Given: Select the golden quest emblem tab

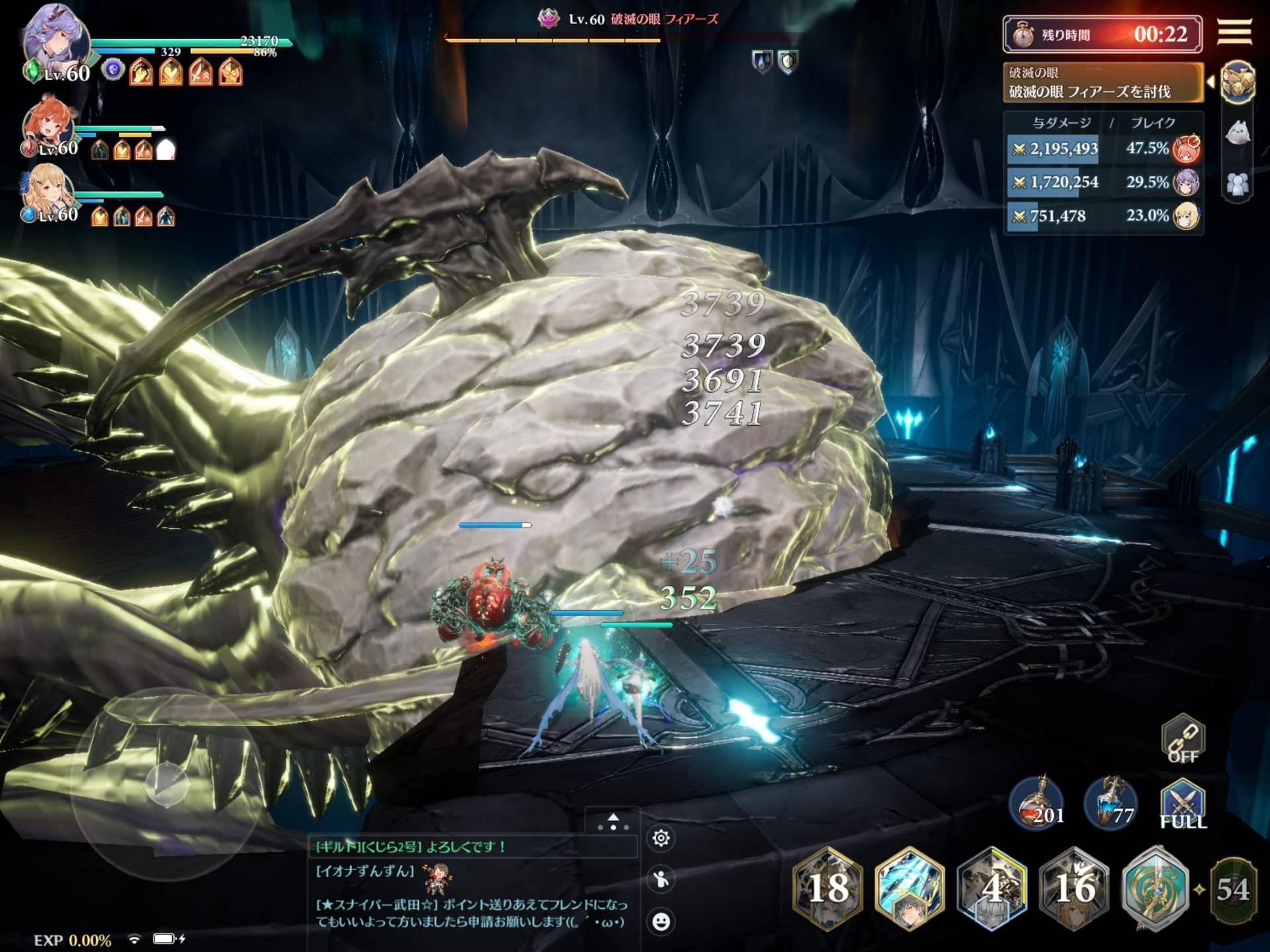Looking at the screenshot, I should point(1238,83).
